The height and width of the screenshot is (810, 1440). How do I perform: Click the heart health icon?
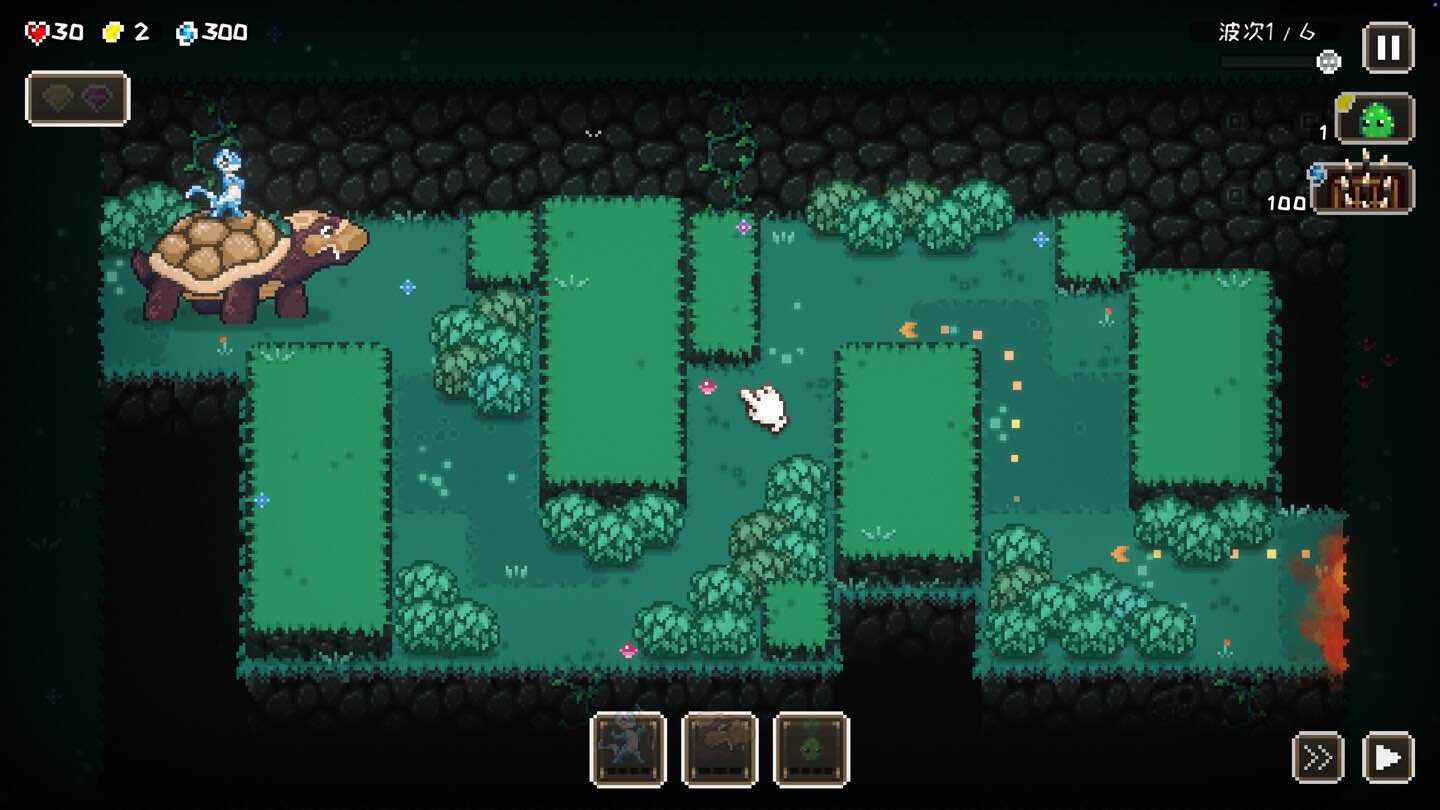[x=36, y=30]
